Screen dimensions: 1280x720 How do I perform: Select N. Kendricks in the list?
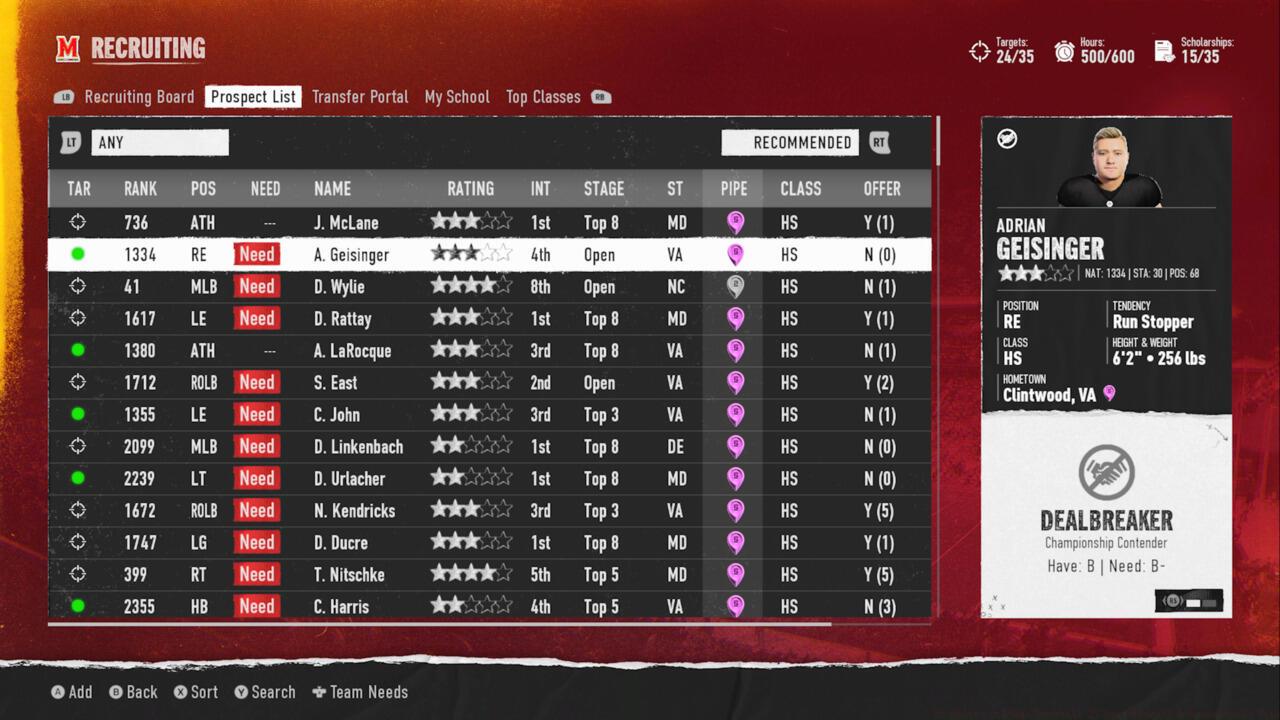click(x=354, y=511)
